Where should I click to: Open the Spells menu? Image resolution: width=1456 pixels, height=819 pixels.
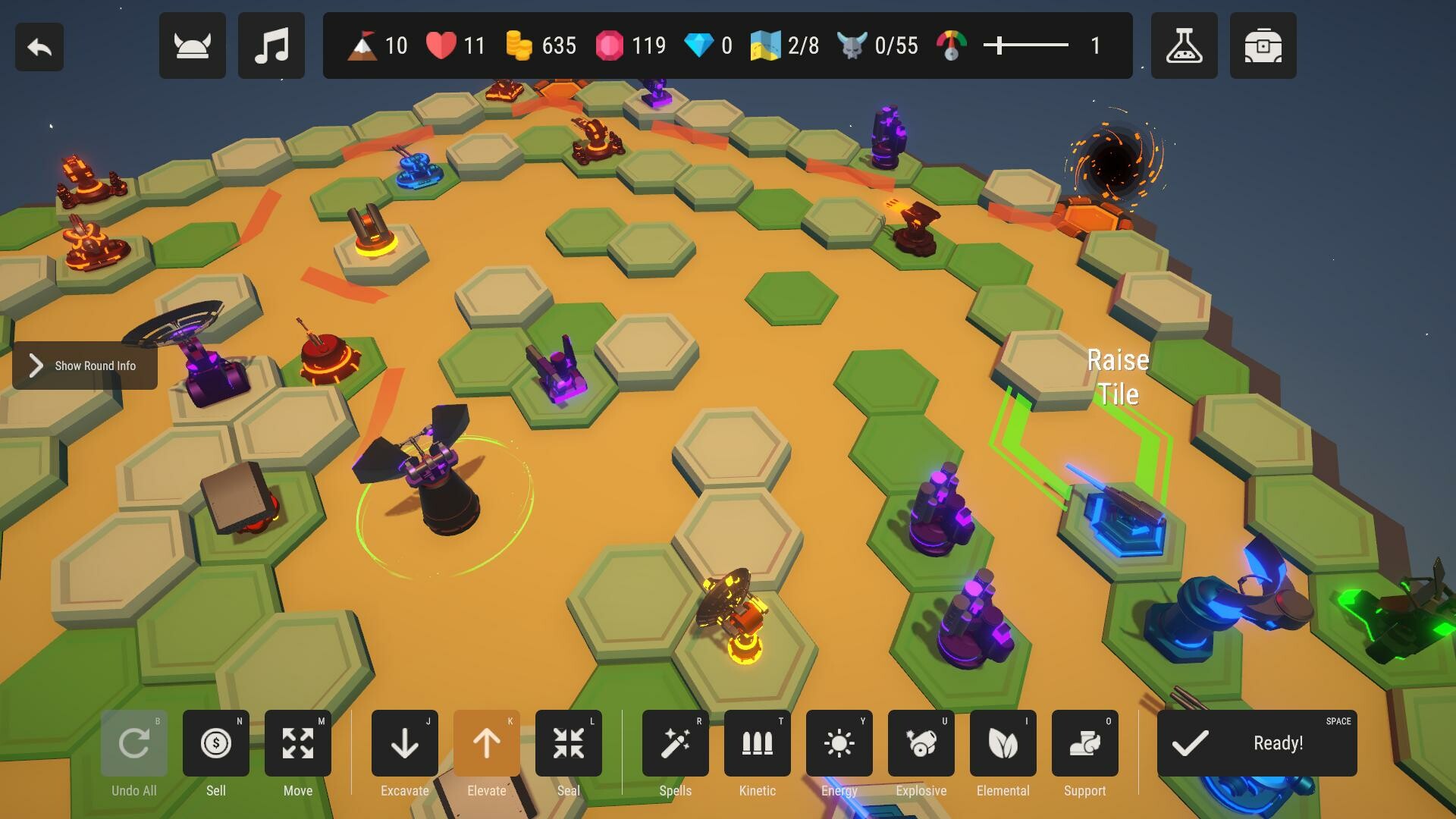pyautogui.click(x=675, y=743)
